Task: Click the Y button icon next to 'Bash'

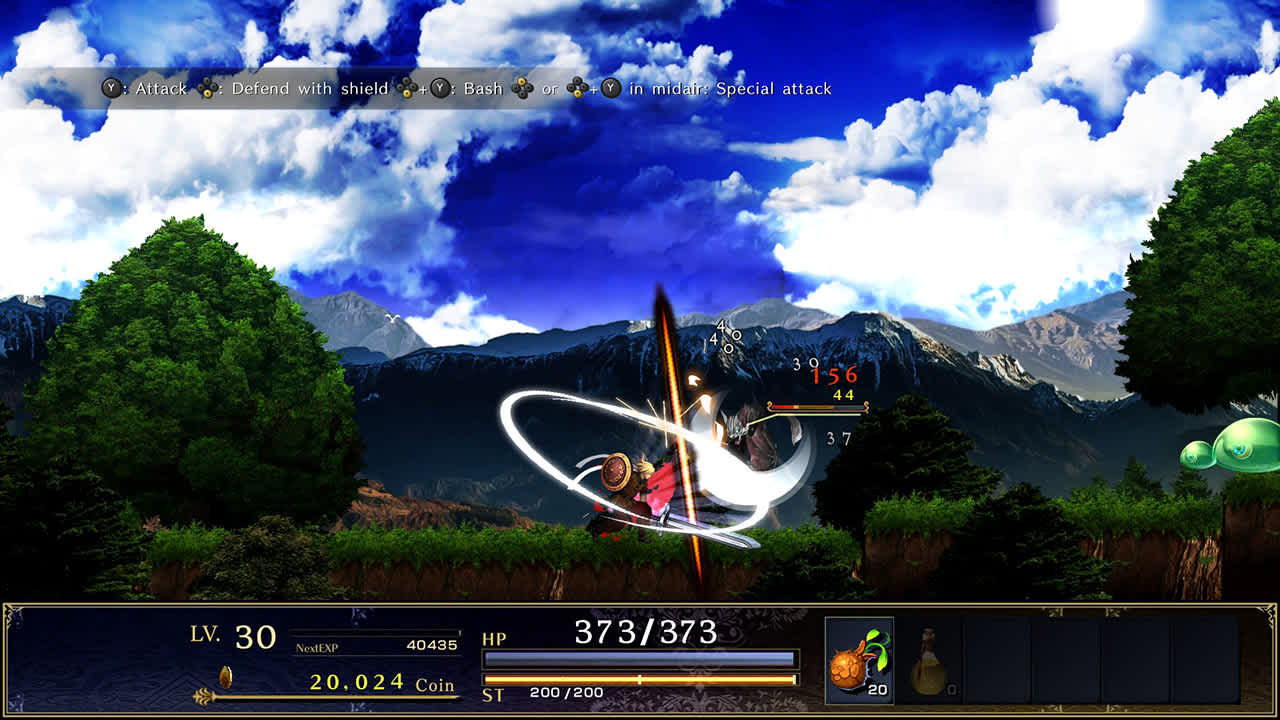Action: [x=439, y=89]
